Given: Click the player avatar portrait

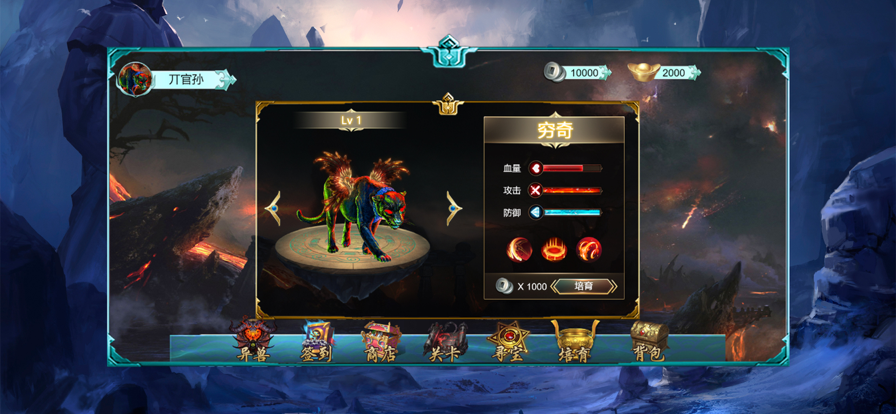Looking at the screenshot, I should [x=133, y=79].
